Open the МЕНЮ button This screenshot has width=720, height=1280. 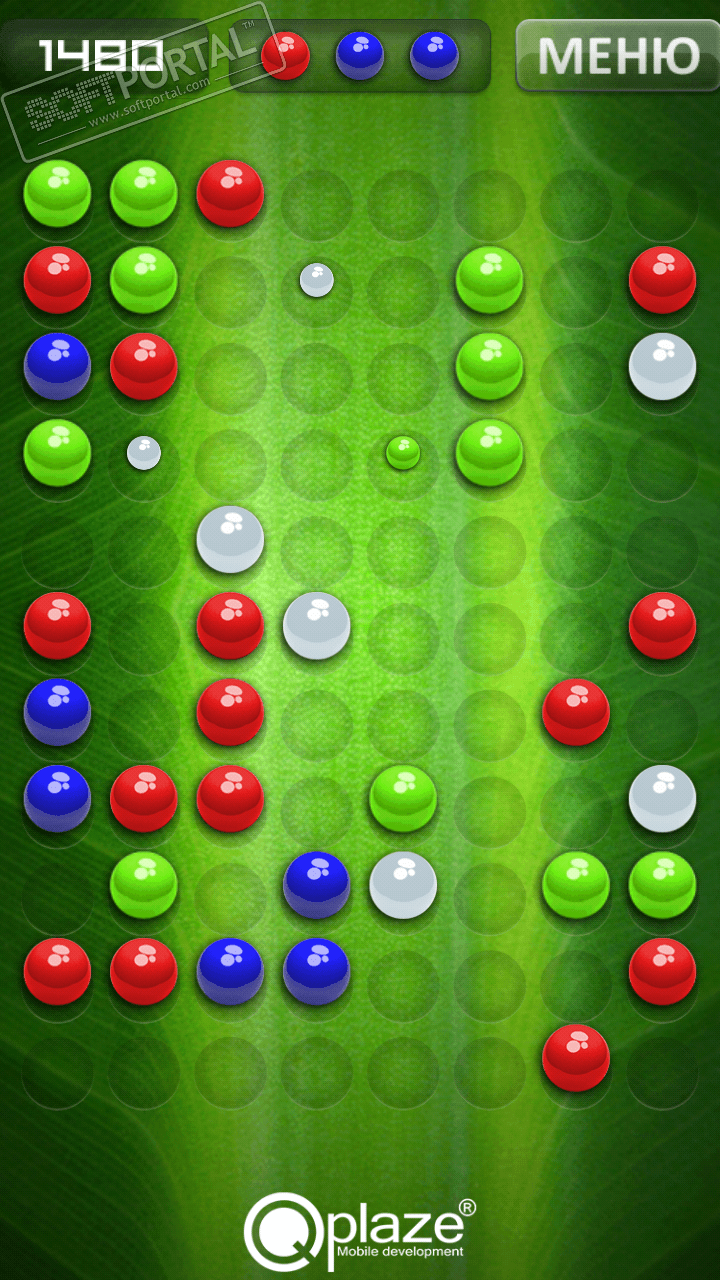(x=617, y=55)
